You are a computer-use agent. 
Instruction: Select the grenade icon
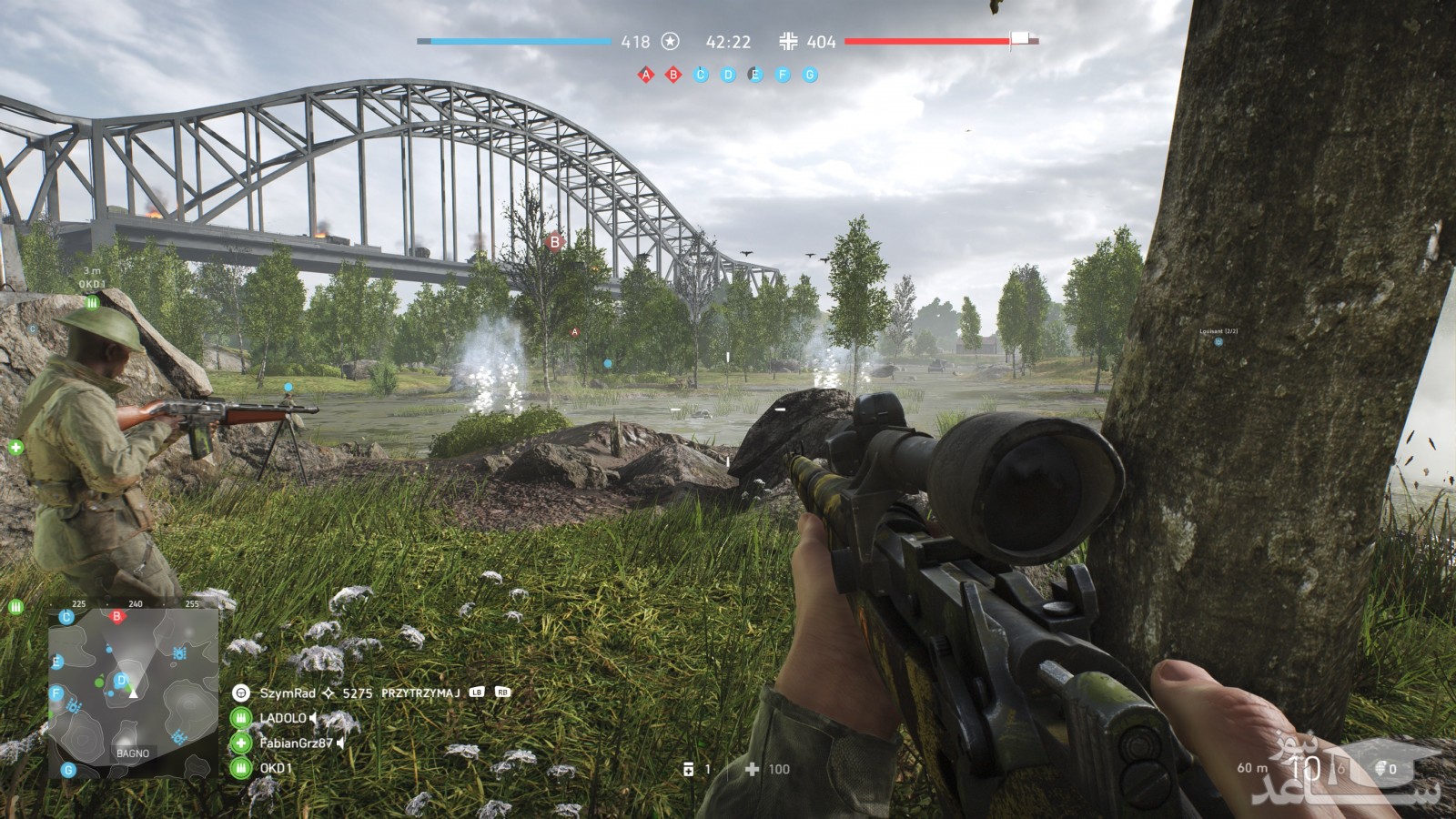click(1380, 769)
